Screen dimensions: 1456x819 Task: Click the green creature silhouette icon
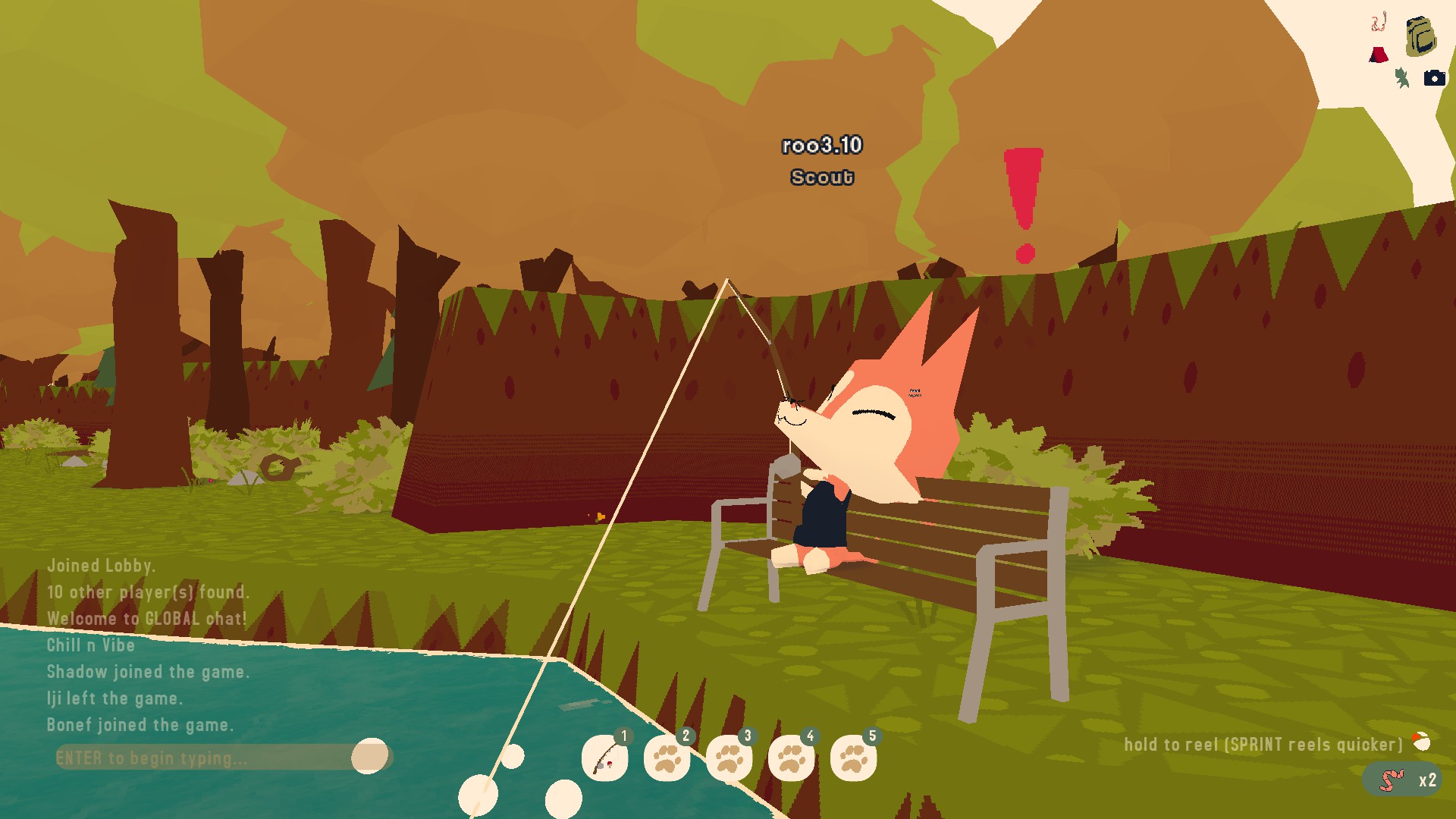pos(1402,78)
